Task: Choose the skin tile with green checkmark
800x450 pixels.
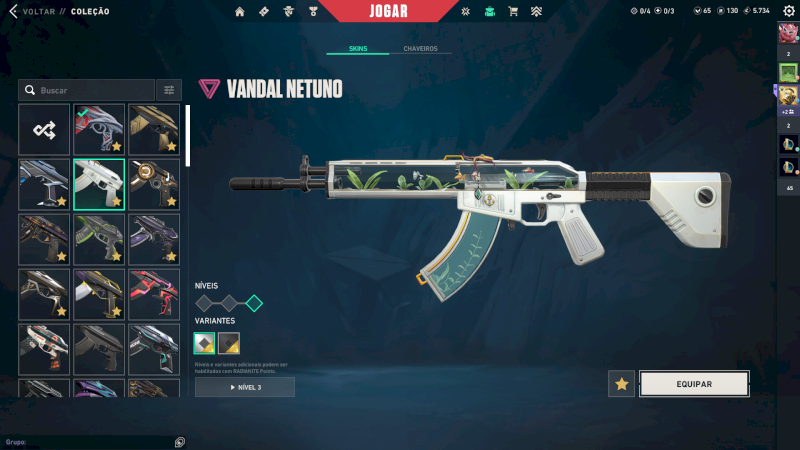Action: 99,129
